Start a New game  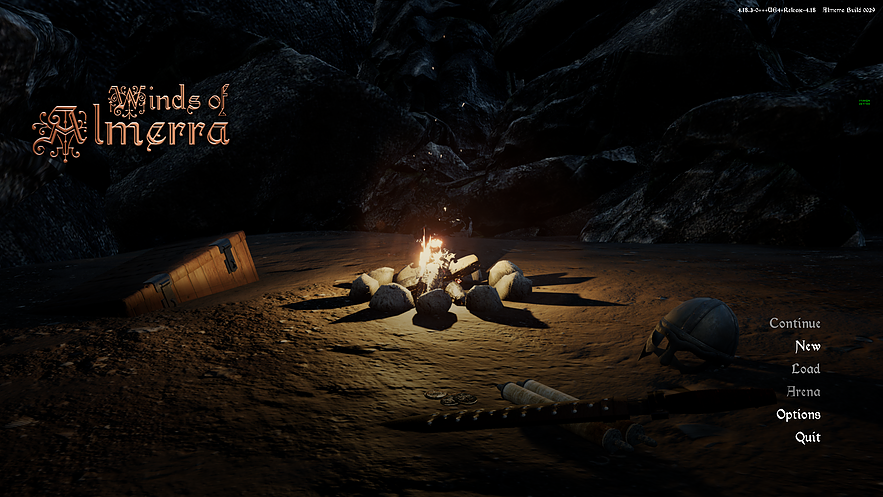pyautogui.click(x=807, y=346)
